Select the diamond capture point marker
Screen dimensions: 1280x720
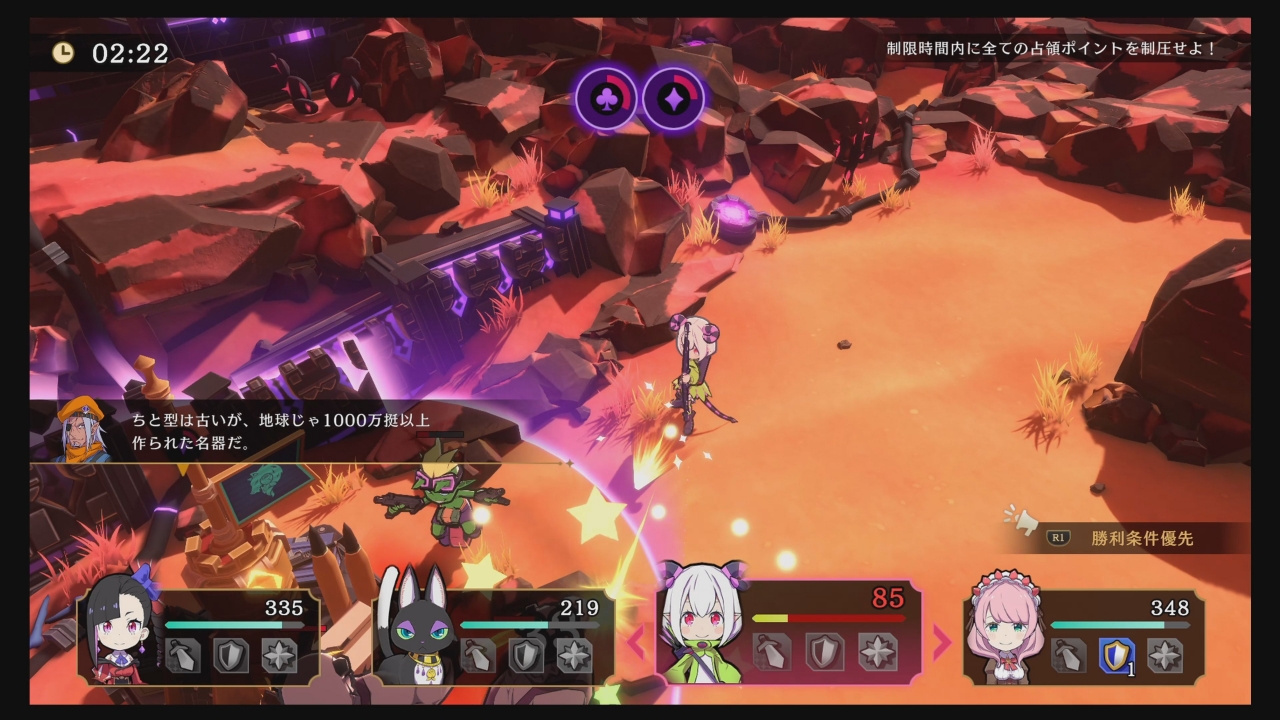673,99
